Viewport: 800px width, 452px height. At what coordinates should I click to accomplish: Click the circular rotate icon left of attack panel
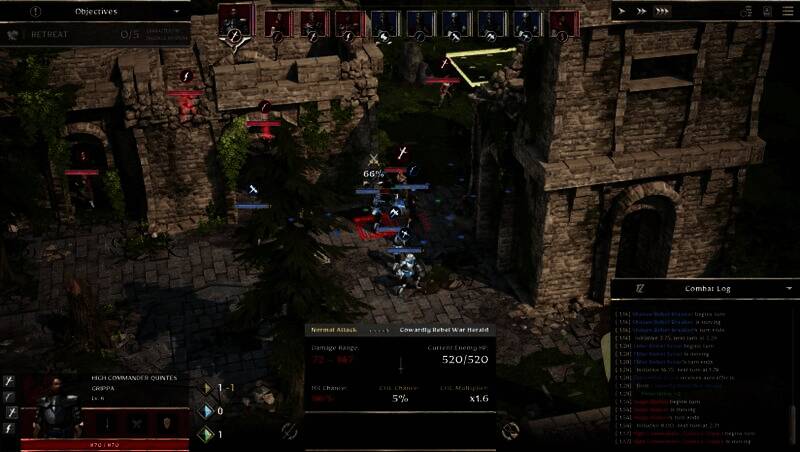[289, 431]
